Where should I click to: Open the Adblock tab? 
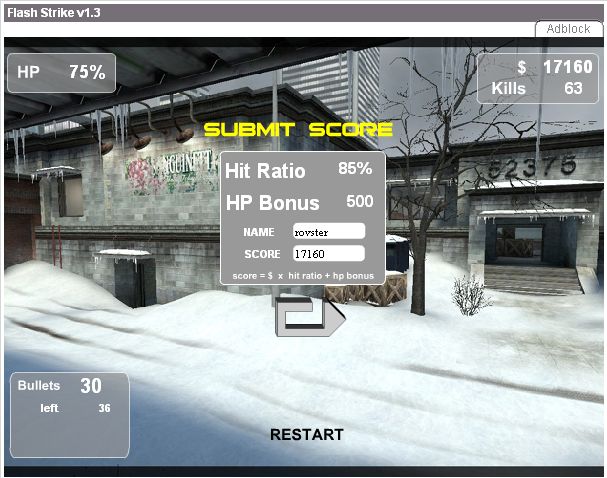[568, 29]
